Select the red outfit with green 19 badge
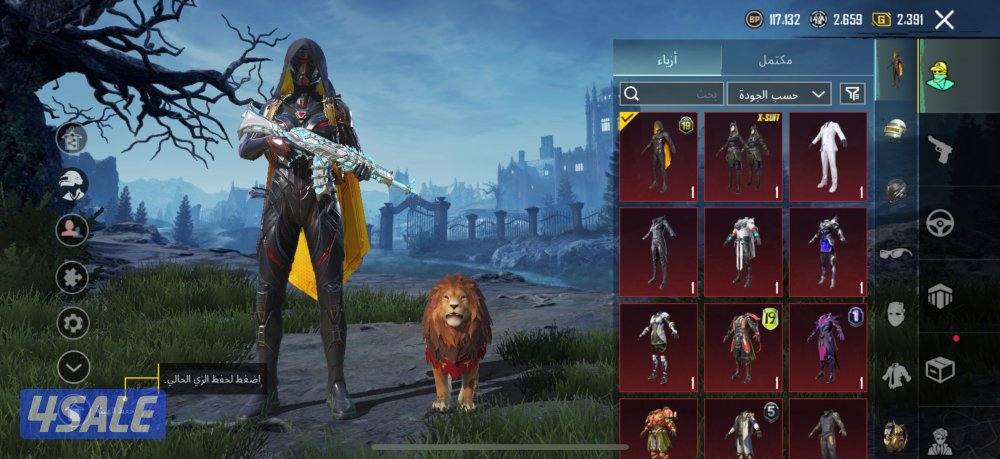This screenshot has width=1000, height=459. point(743,345)
